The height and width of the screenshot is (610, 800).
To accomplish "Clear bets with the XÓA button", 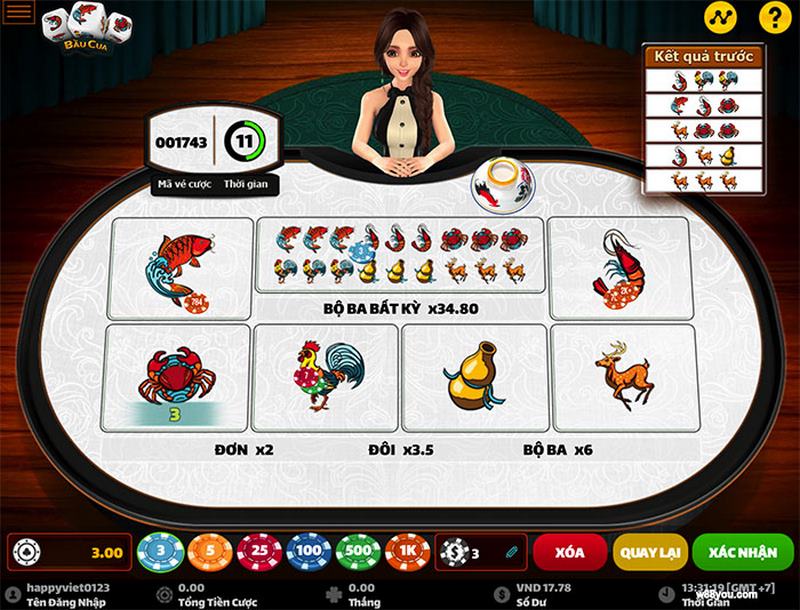I will pyautogui.click(x=569, y=551).
